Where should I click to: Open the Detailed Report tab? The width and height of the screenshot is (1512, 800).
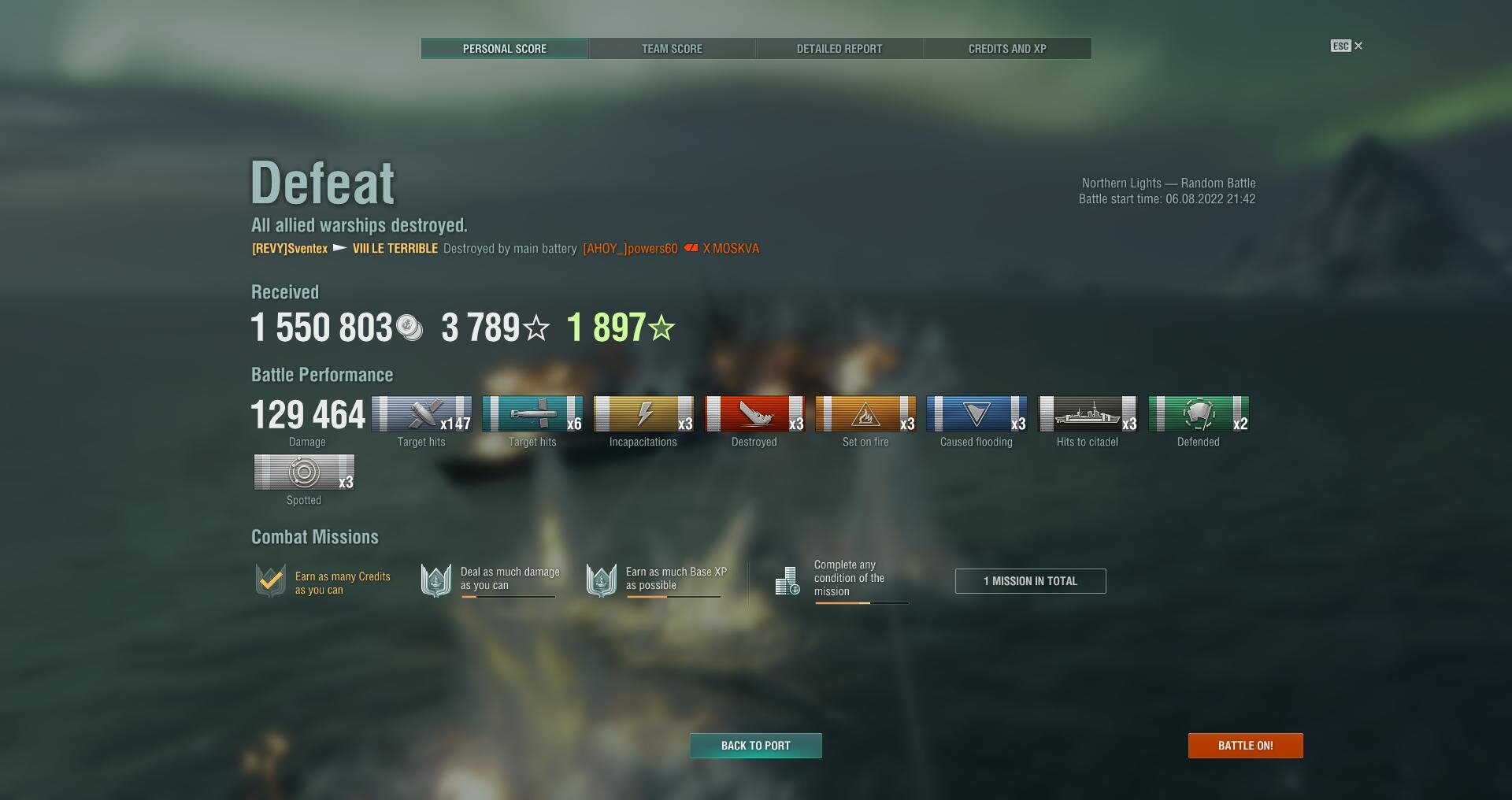point(839,49)
